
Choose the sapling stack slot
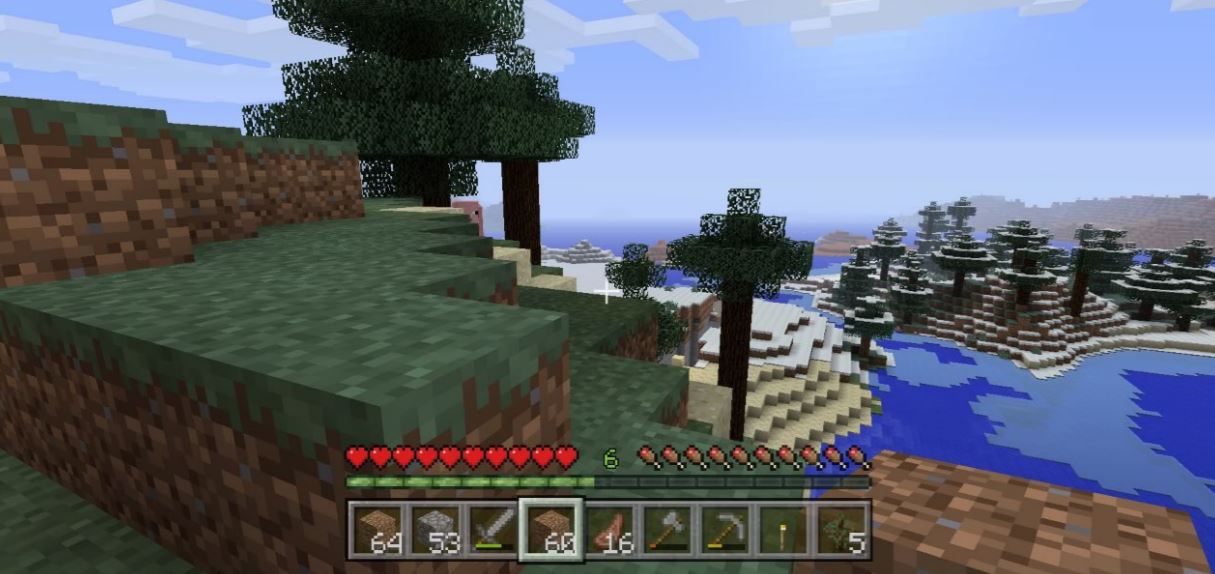tap(841, 530)
